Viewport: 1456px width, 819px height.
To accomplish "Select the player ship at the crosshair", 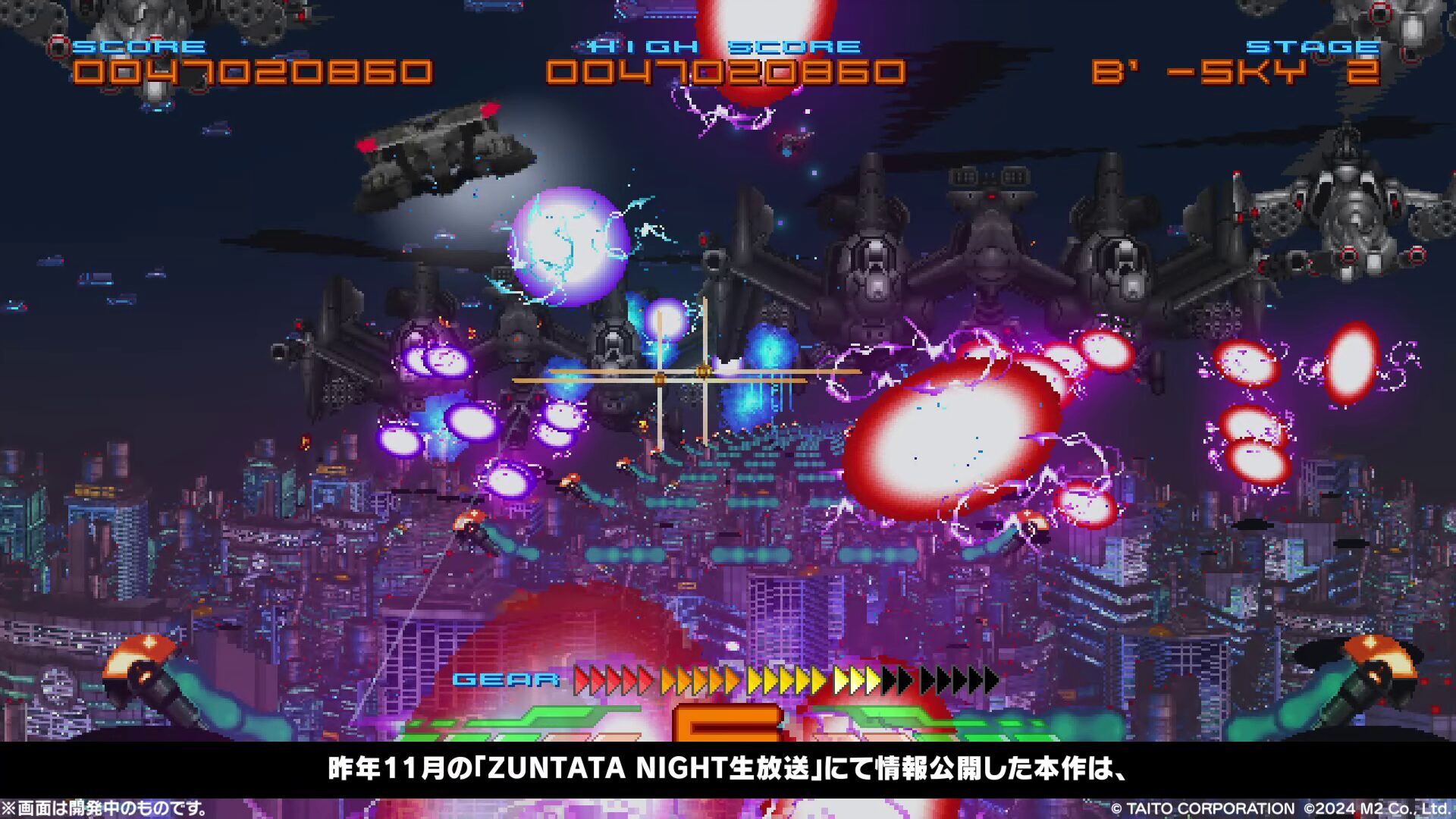I will coord(662,379).
